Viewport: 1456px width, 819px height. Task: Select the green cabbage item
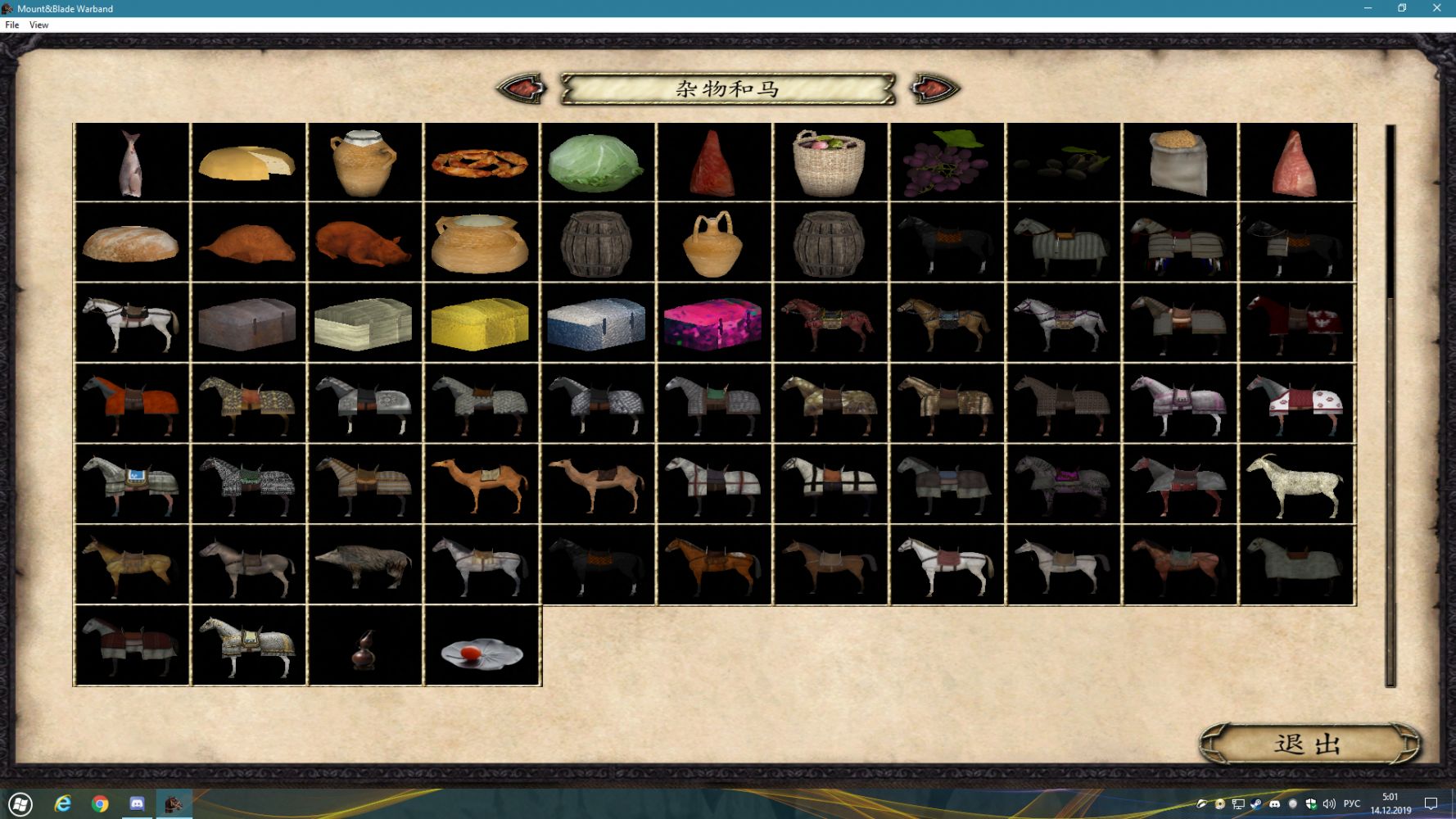pos(596,162)
